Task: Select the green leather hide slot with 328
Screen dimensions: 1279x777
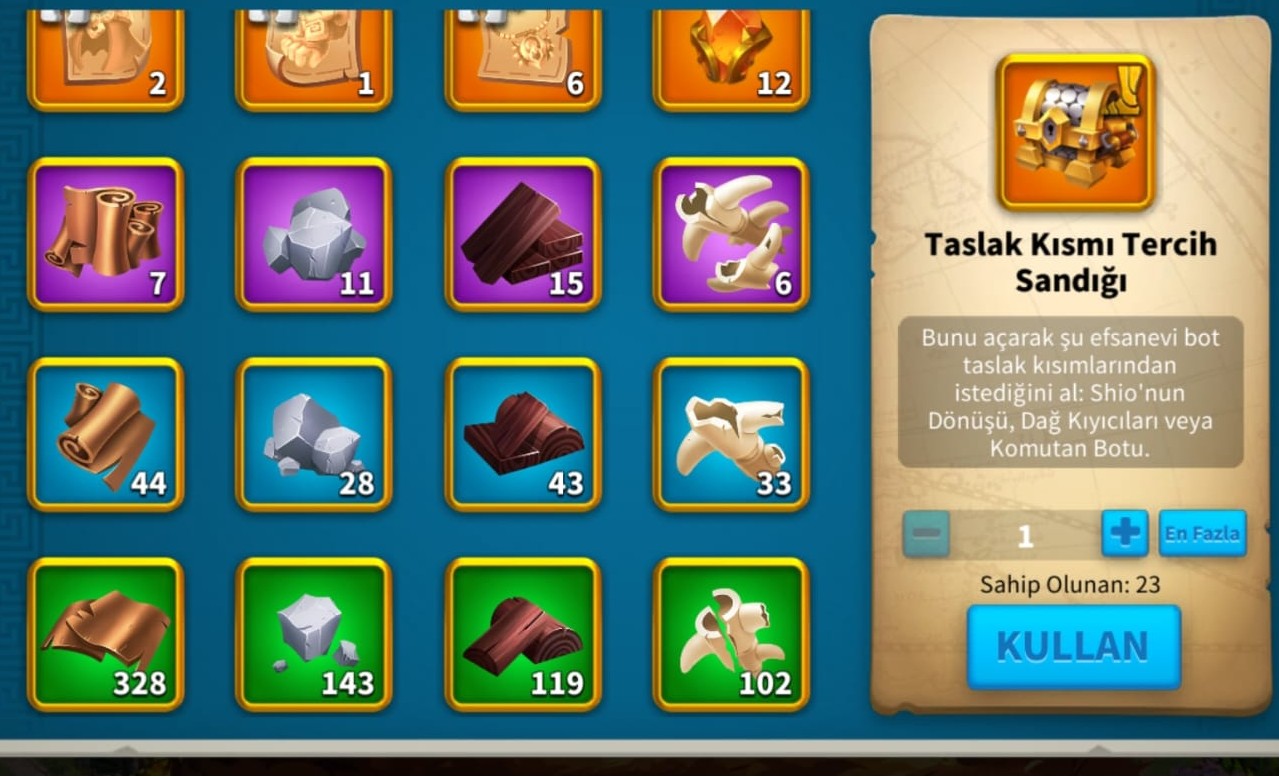Action: click(x=106, y=634)
